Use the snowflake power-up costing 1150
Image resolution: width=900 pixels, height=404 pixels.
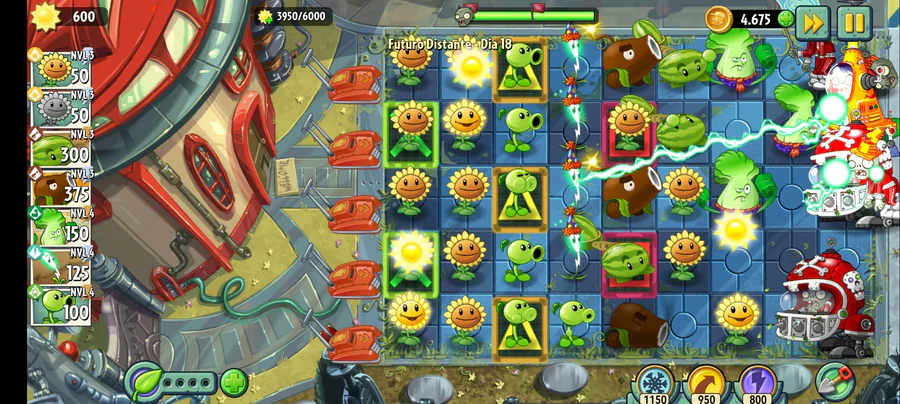coord(653,386)
